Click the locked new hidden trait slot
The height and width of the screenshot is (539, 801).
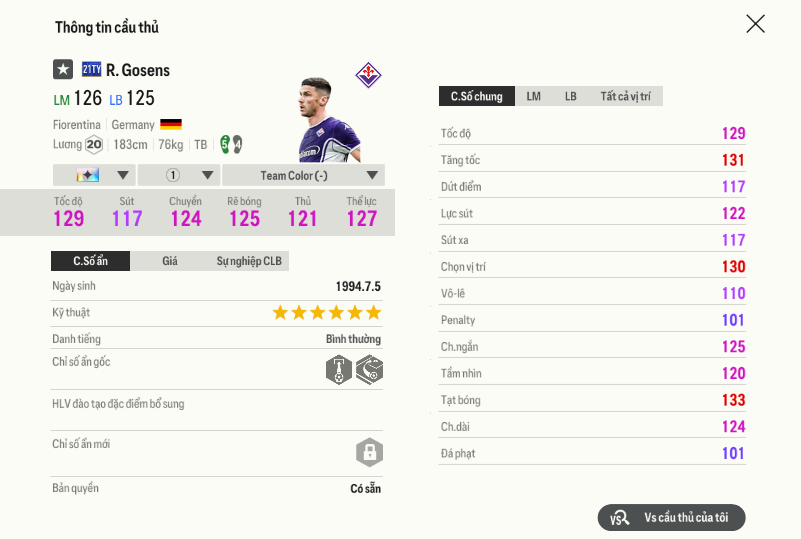pyautogui.click(x=369, y=452)
